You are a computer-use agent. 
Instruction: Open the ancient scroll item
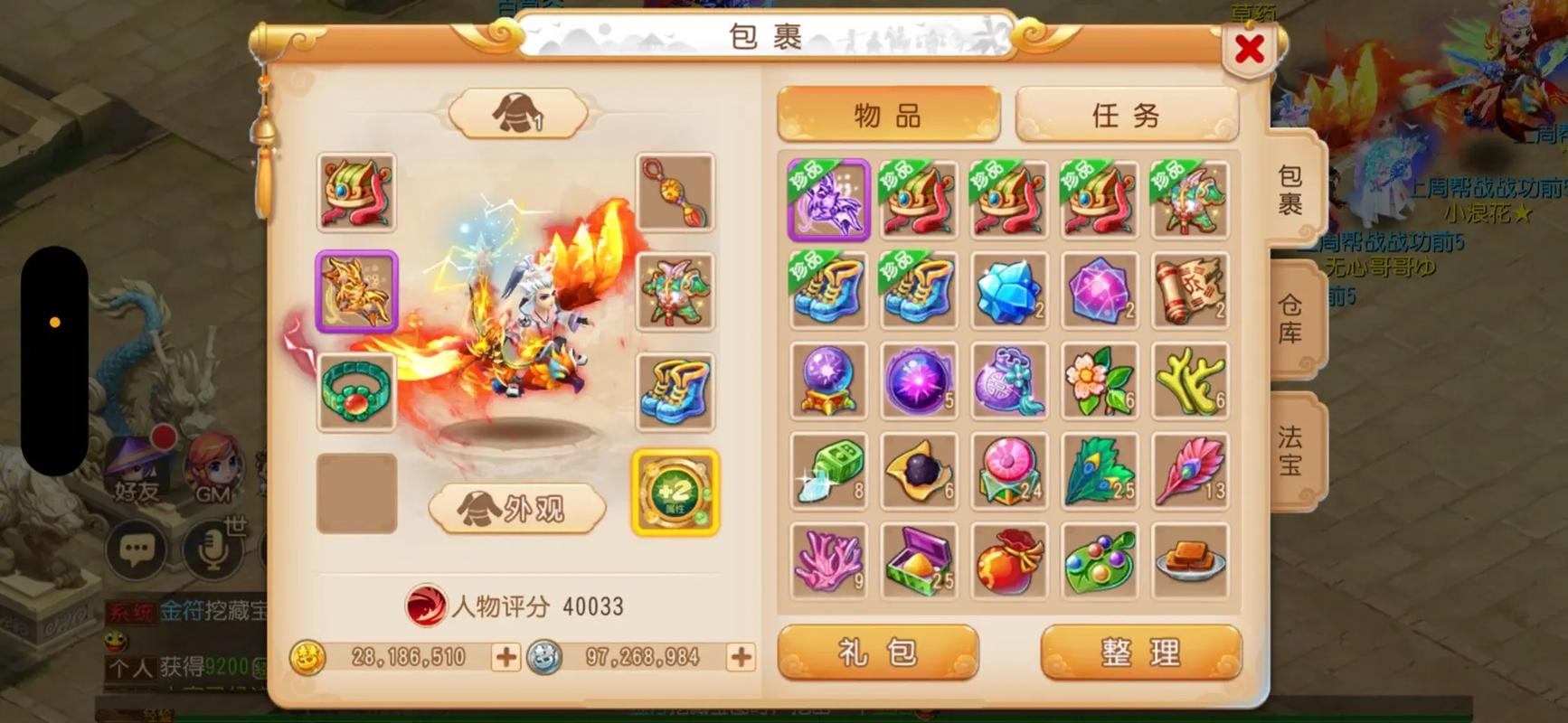pyautogui.click(x=1189, y=291)
